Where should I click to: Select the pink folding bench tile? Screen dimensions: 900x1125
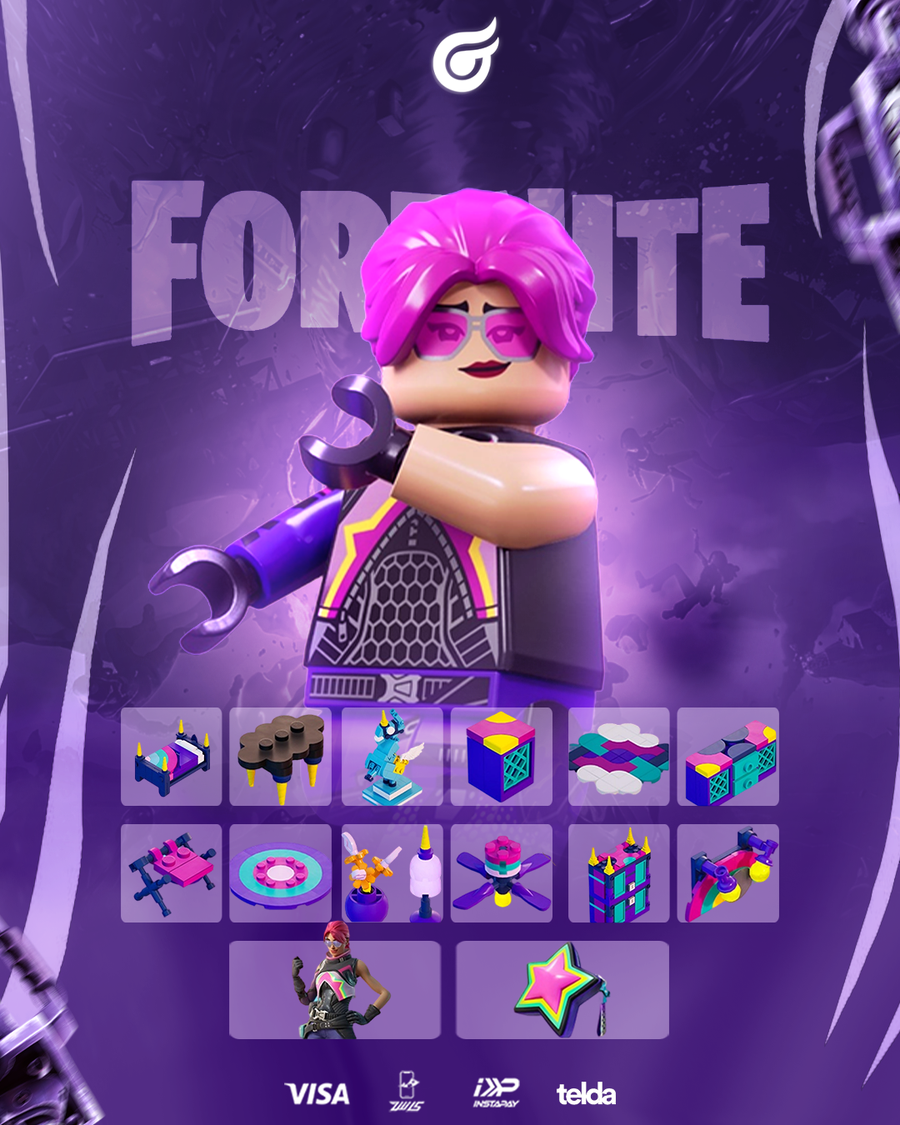171,873
